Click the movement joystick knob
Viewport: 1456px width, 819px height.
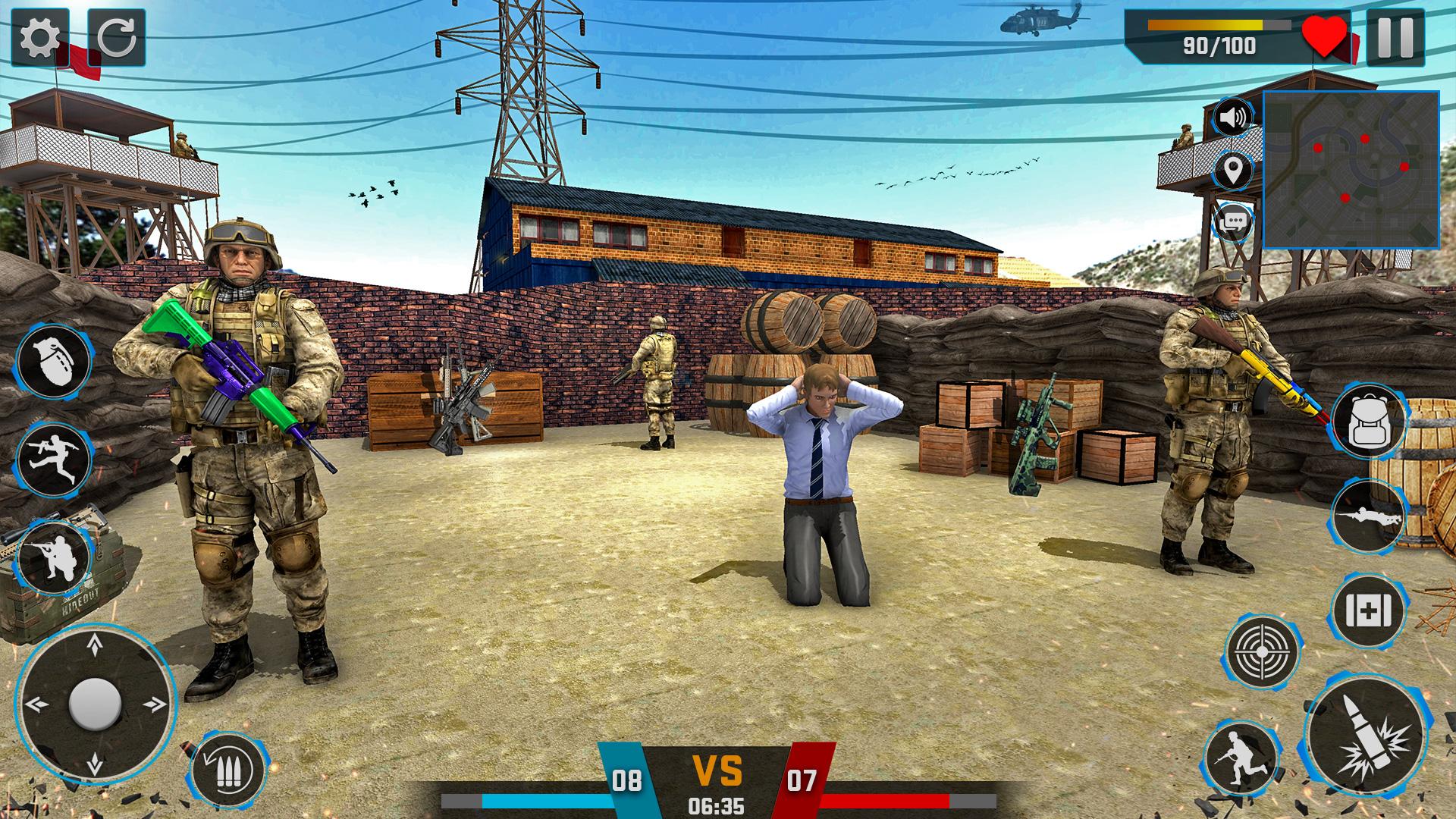coord(95,704)
